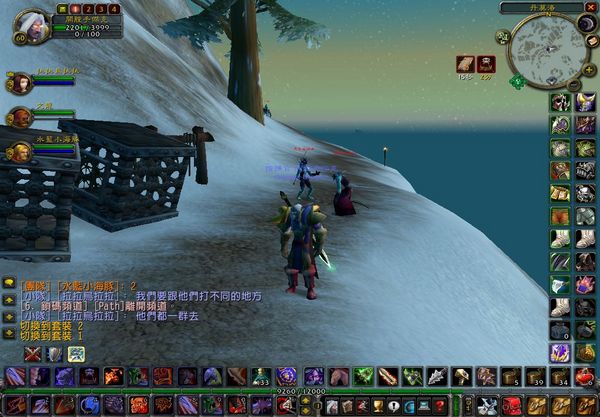Click the number 2 tab above portrait
Screen dimensions: 600x417
[87, 7]
